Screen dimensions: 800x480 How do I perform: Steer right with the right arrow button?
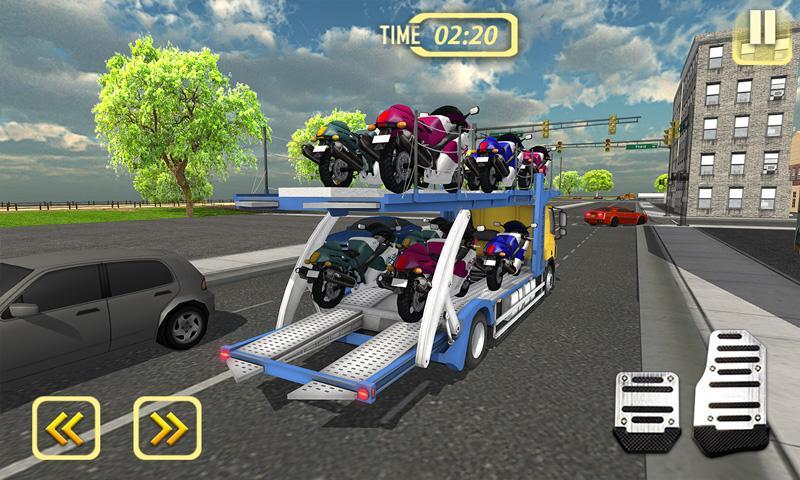coord(167,428)
